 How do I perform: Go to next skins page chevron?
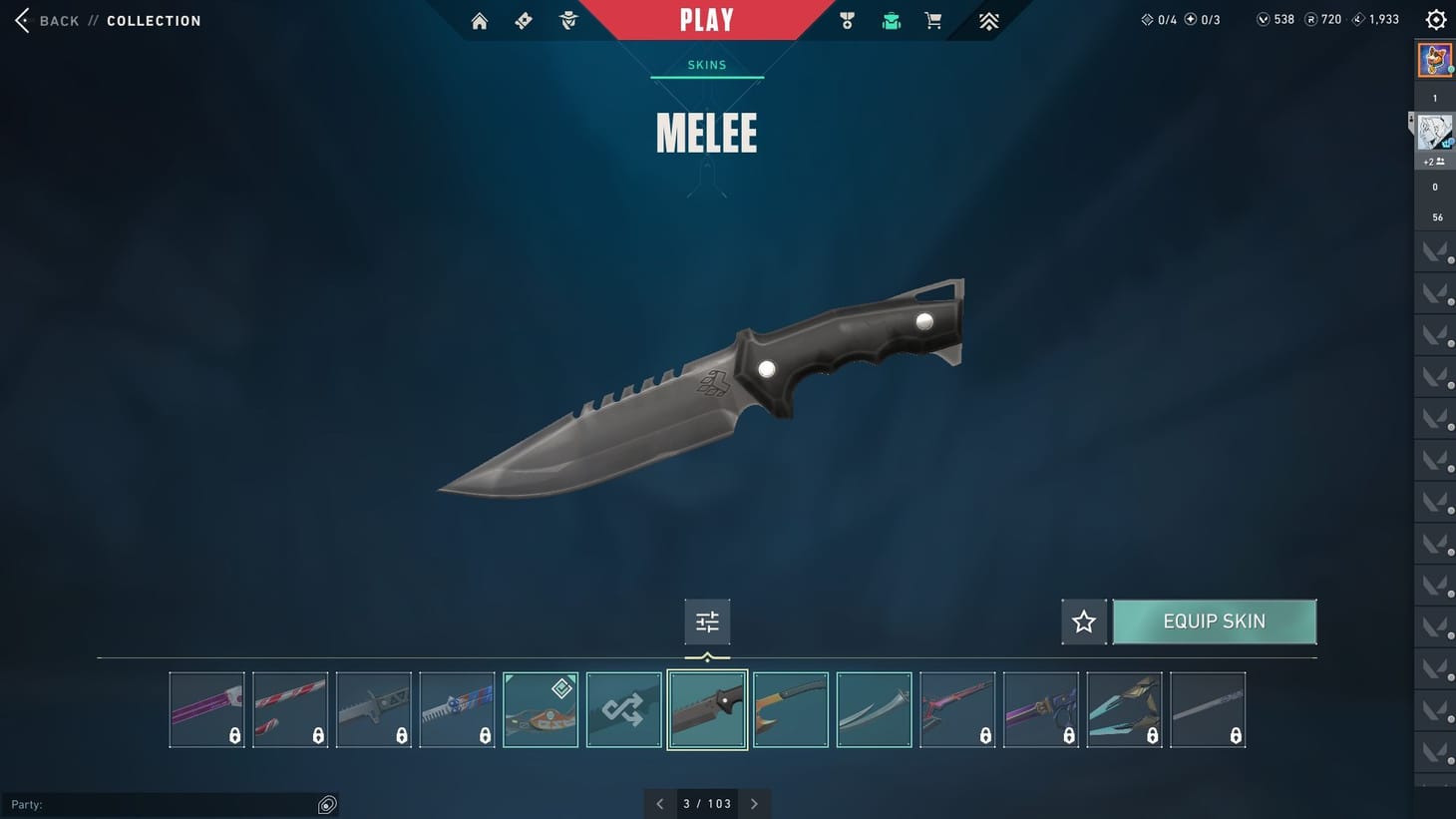755,803
